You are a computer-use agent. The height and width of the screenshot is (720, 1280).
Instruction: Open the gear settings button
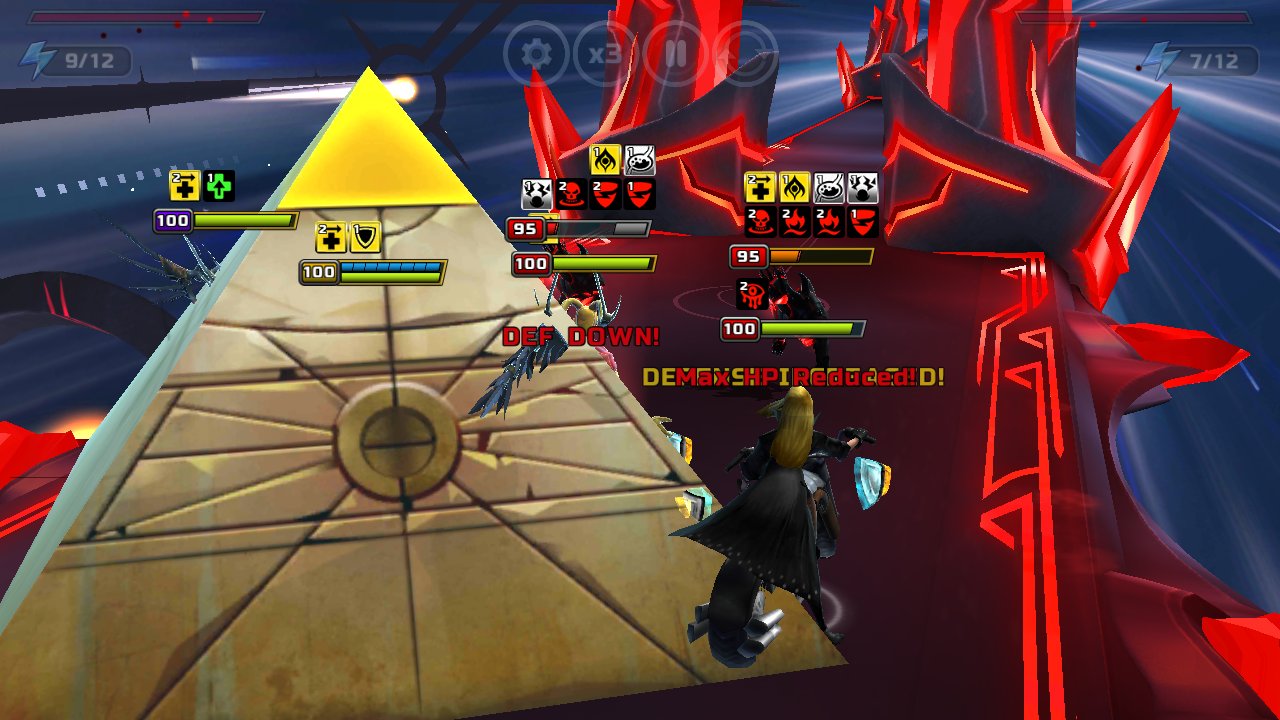(x=537, y=54)
